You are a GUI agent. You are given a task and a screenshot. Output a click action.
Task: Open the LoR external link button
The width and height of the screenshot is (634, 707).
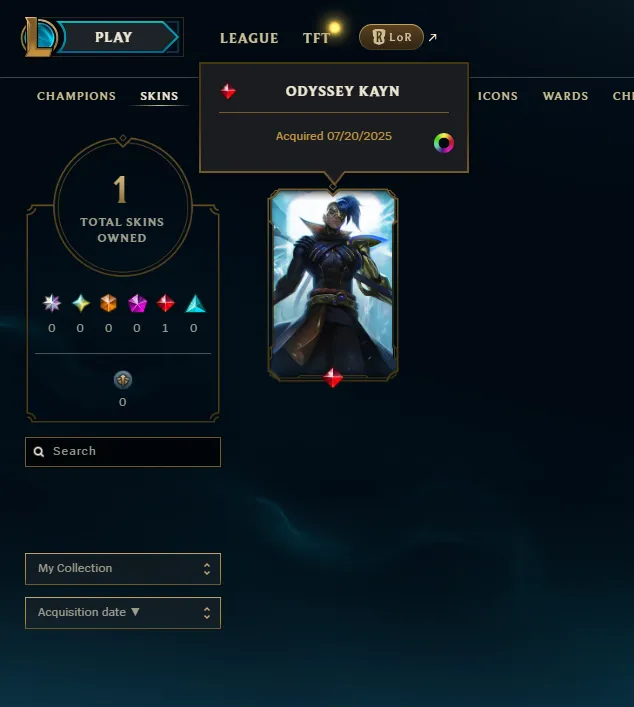(x=391, y=37)
